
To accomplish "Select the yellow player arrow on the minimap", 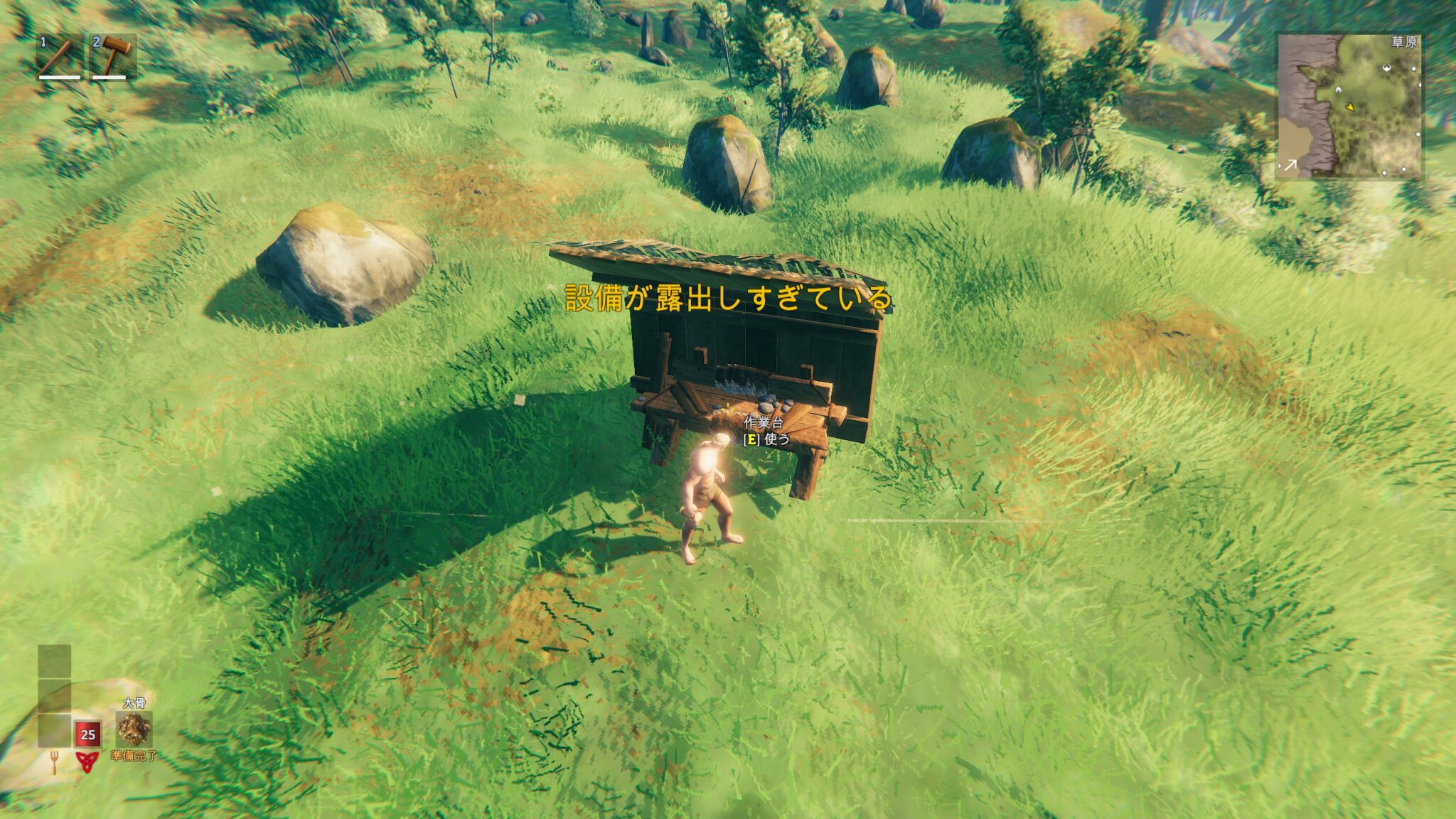I will pos(1351,107).
